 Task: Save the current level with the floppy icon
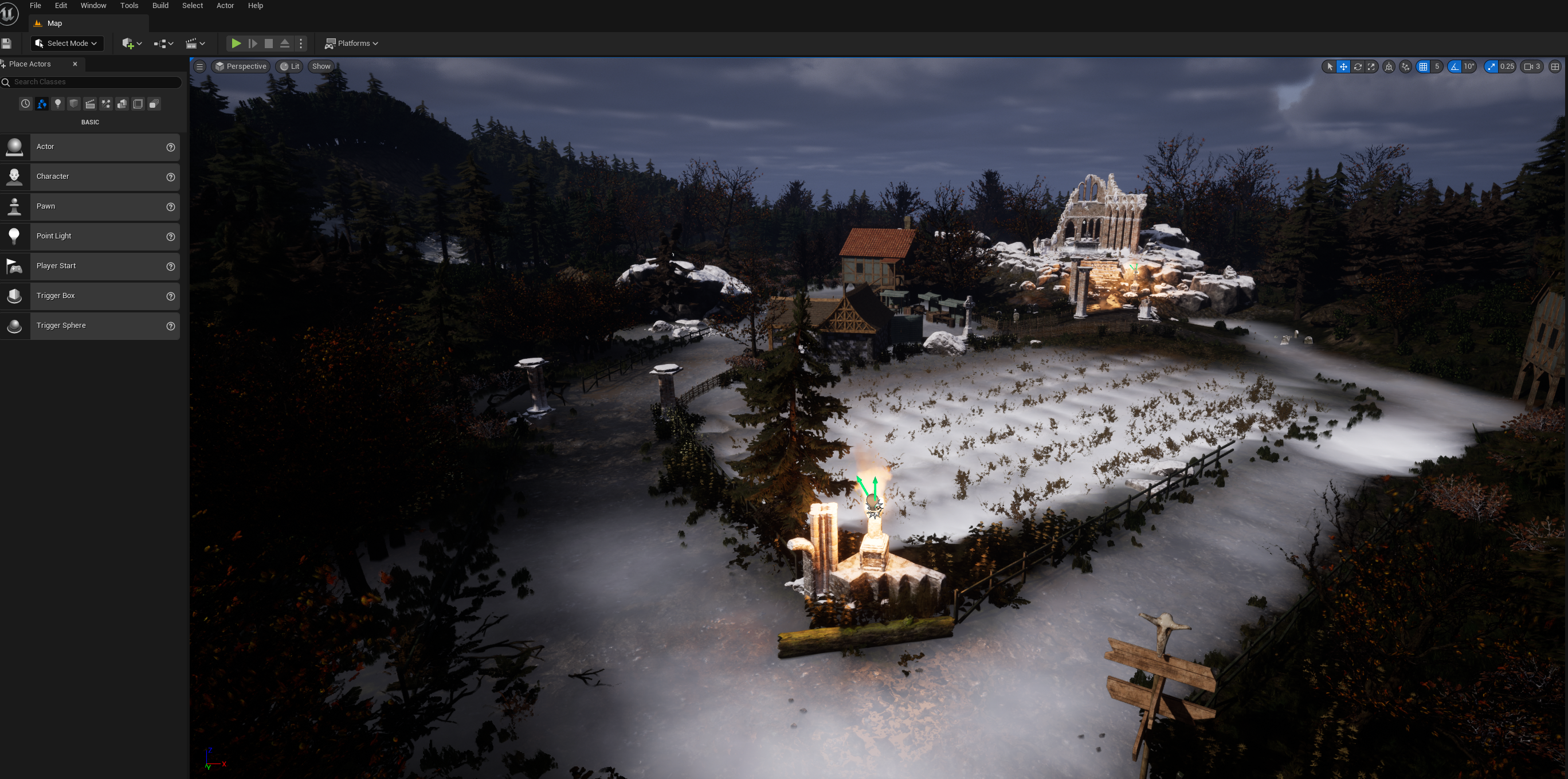(x=7, y=43)
